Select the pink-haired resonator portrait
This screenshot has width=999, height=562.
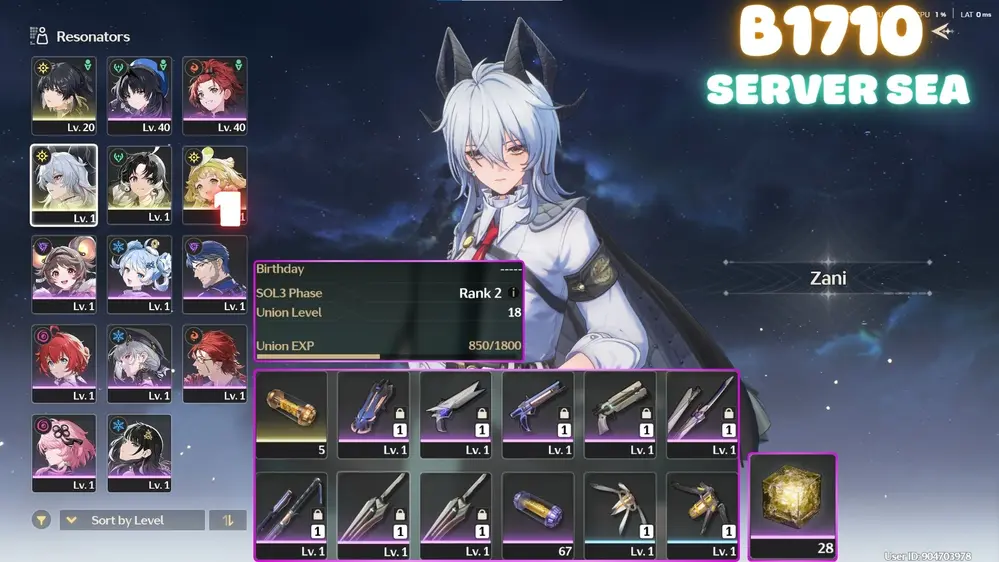pyautogui.click(x=64, y=453)
